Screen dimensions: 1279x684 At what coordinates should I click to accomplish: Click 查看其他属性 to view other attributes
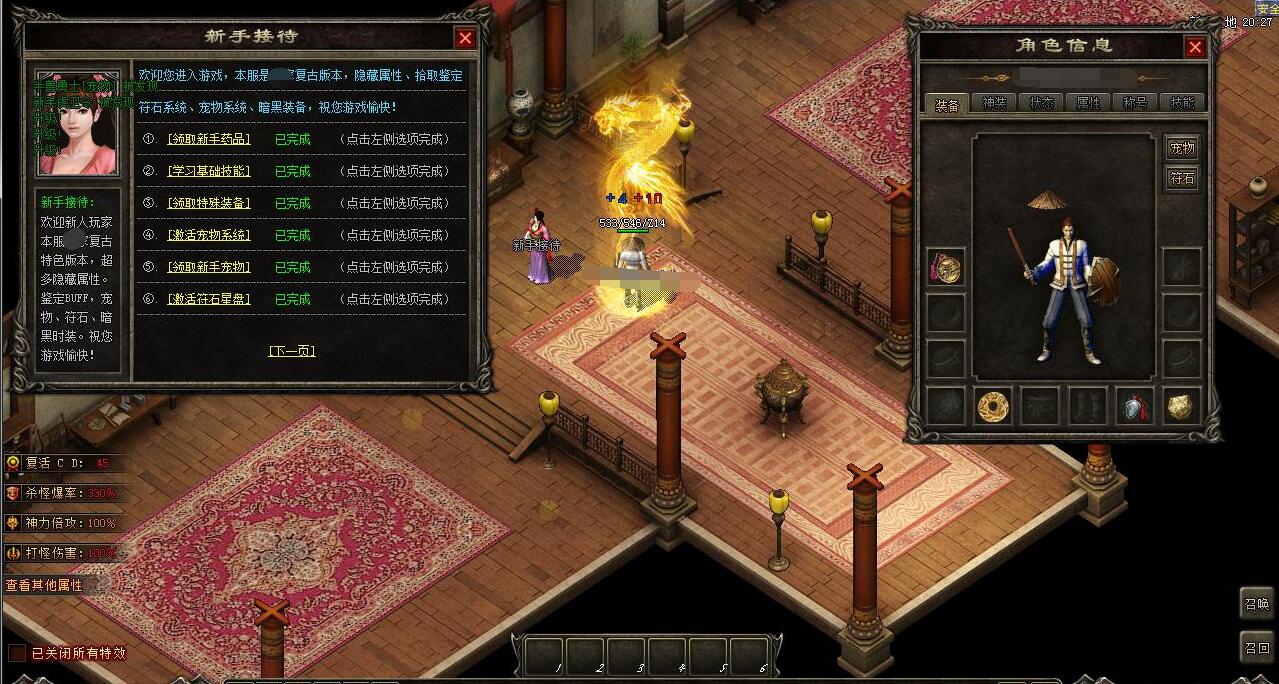pyautogui.click(x=44, y=585)
